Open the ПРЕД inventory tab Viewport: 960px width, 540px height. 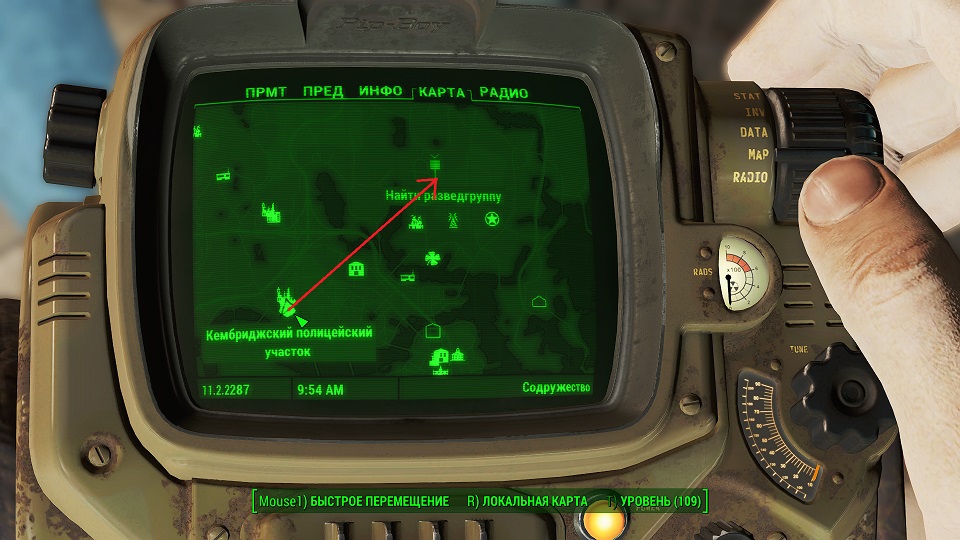(x=323, y=92)
